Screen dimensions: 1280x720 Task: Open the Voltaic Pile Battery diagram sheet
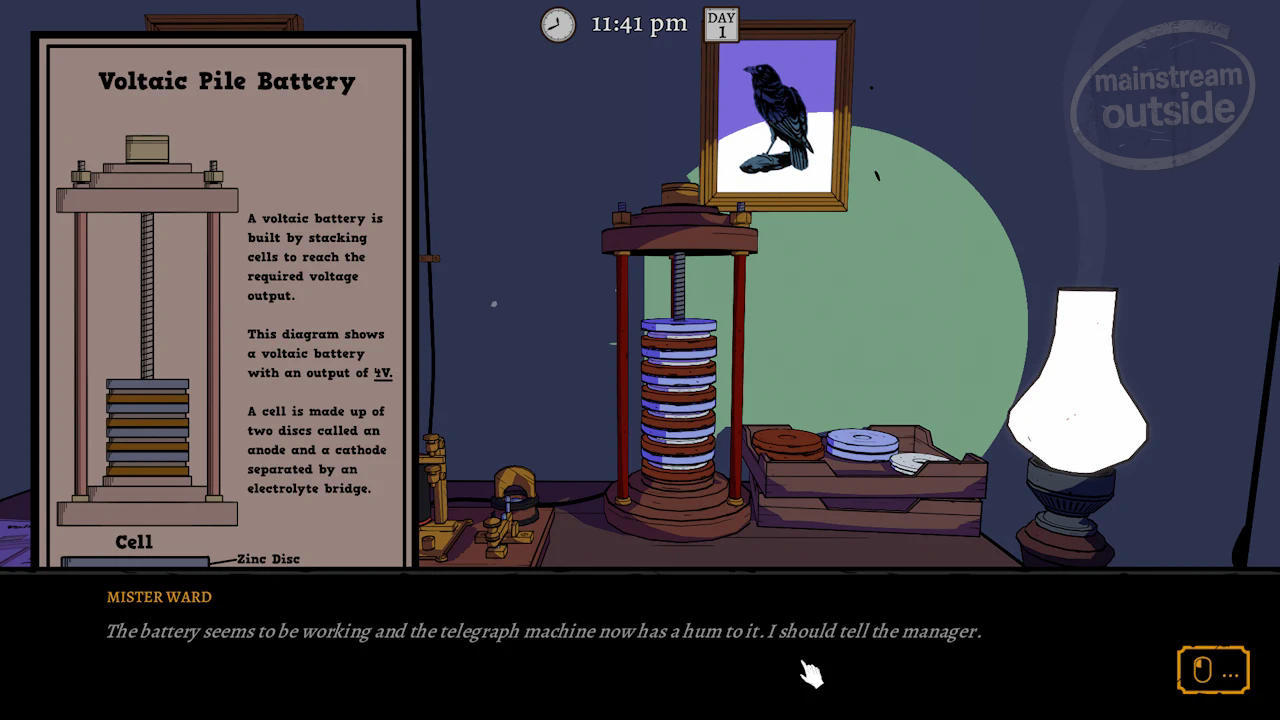point(226,300)
